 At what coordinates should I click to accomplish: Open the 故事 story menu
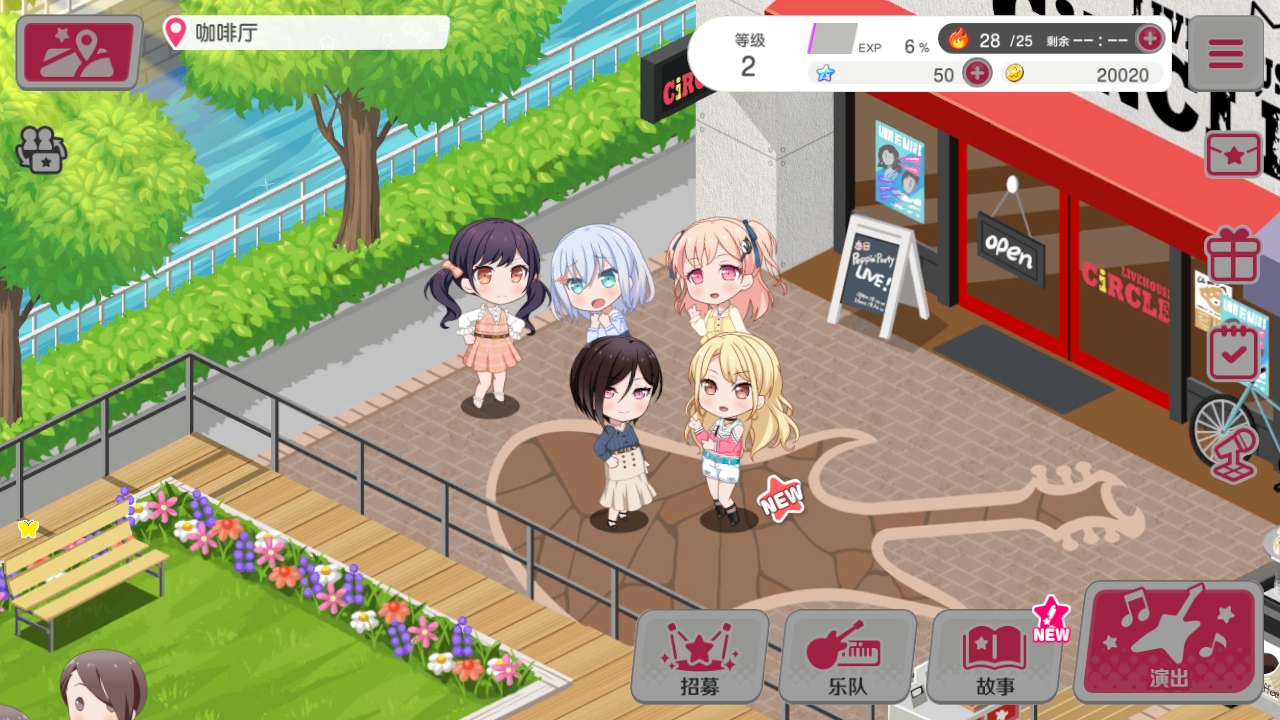coord(995,656)
